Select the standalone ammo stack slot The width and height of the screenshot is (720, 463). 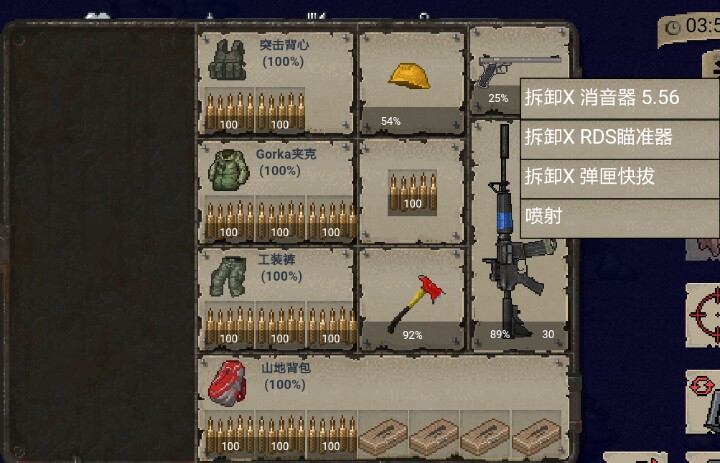pyautogui.click(x=411, y=190)
